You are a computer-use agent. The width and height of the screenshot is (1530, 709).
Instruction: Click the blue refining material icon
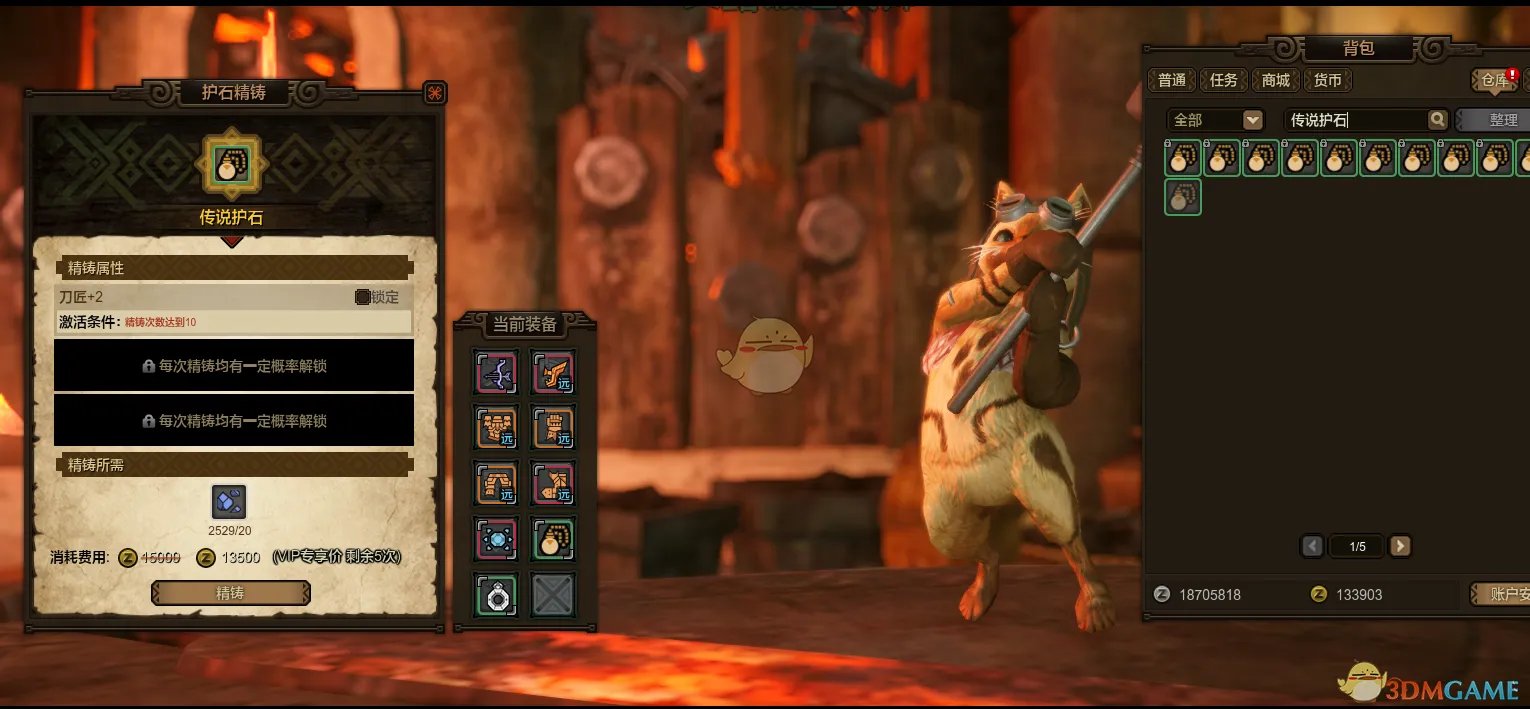click(229, 502)
